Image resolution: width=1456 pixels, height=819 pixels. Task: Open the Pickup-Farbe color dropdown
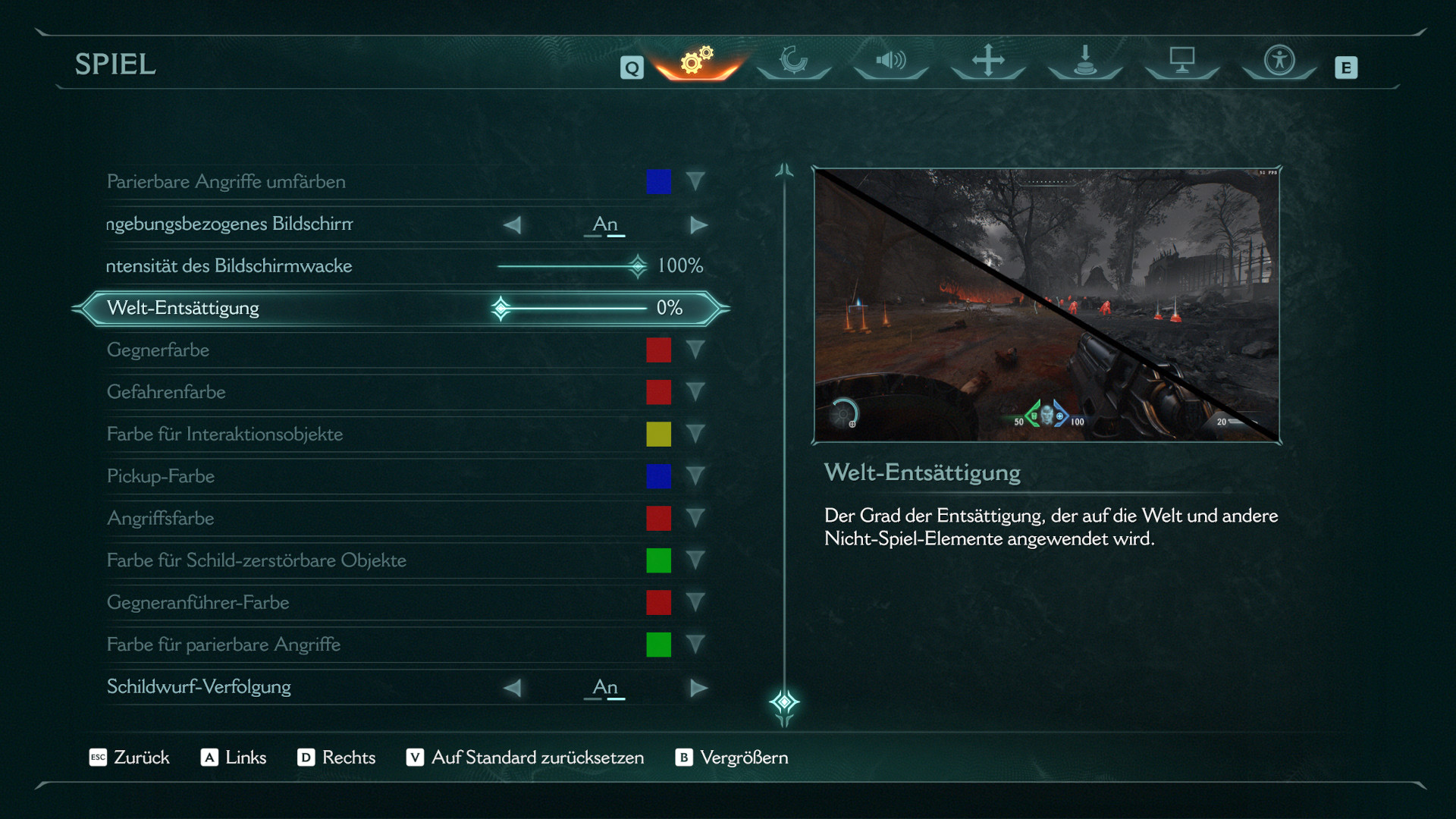point(695,476)
